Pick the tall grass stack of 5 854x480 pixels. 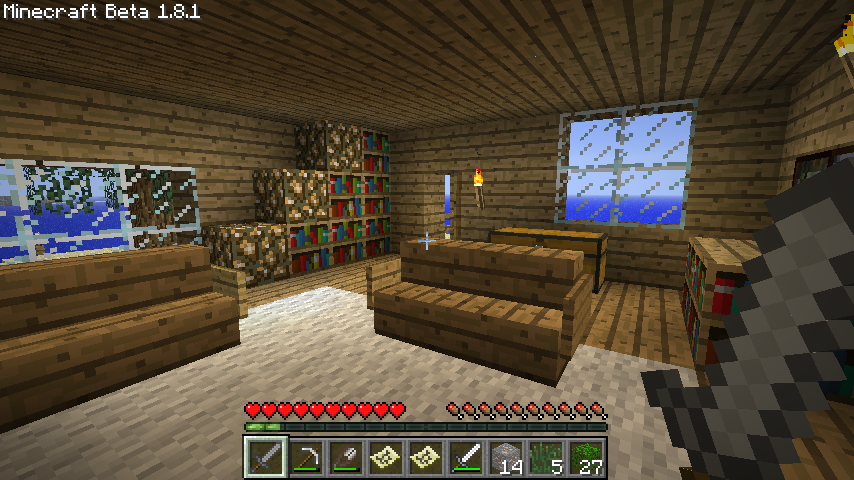coord(546,457)
